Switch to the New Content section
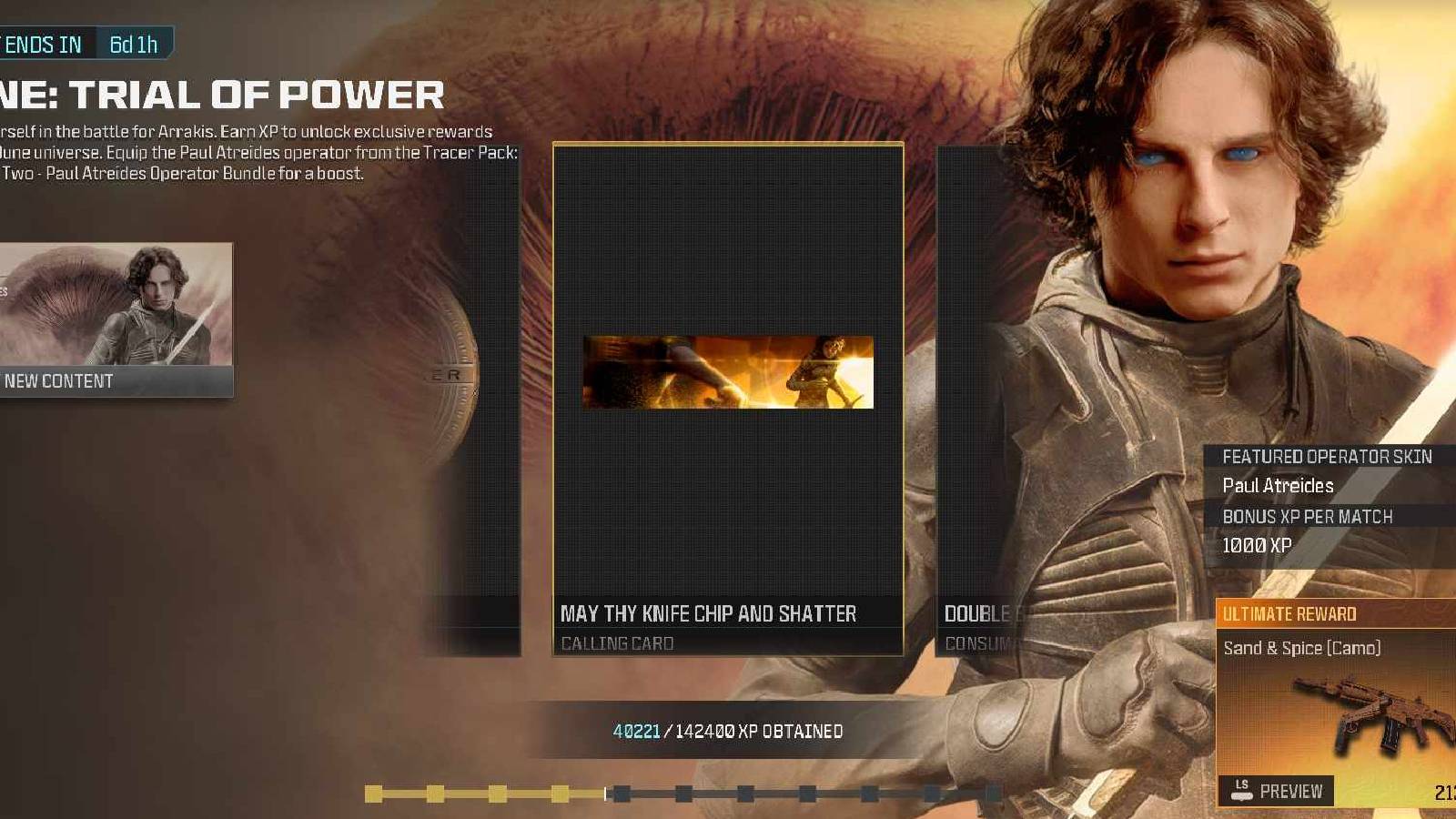The height and width of the screenshot is (819, 1456). coord(58,381)
